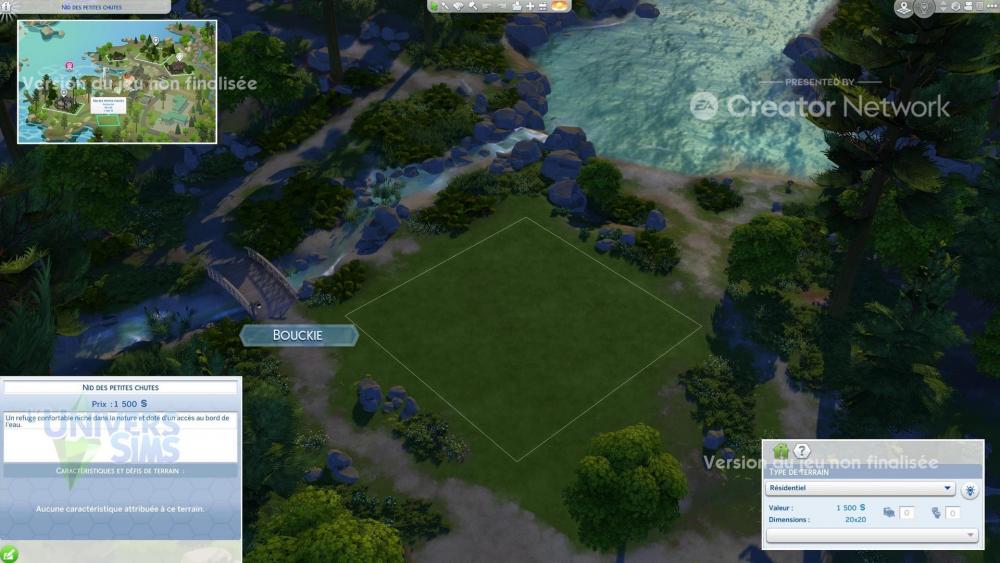The width and height of the screenshot is (1000, 563).
Task: Click the green edit icon in corner
Action: tap(9, 553)
